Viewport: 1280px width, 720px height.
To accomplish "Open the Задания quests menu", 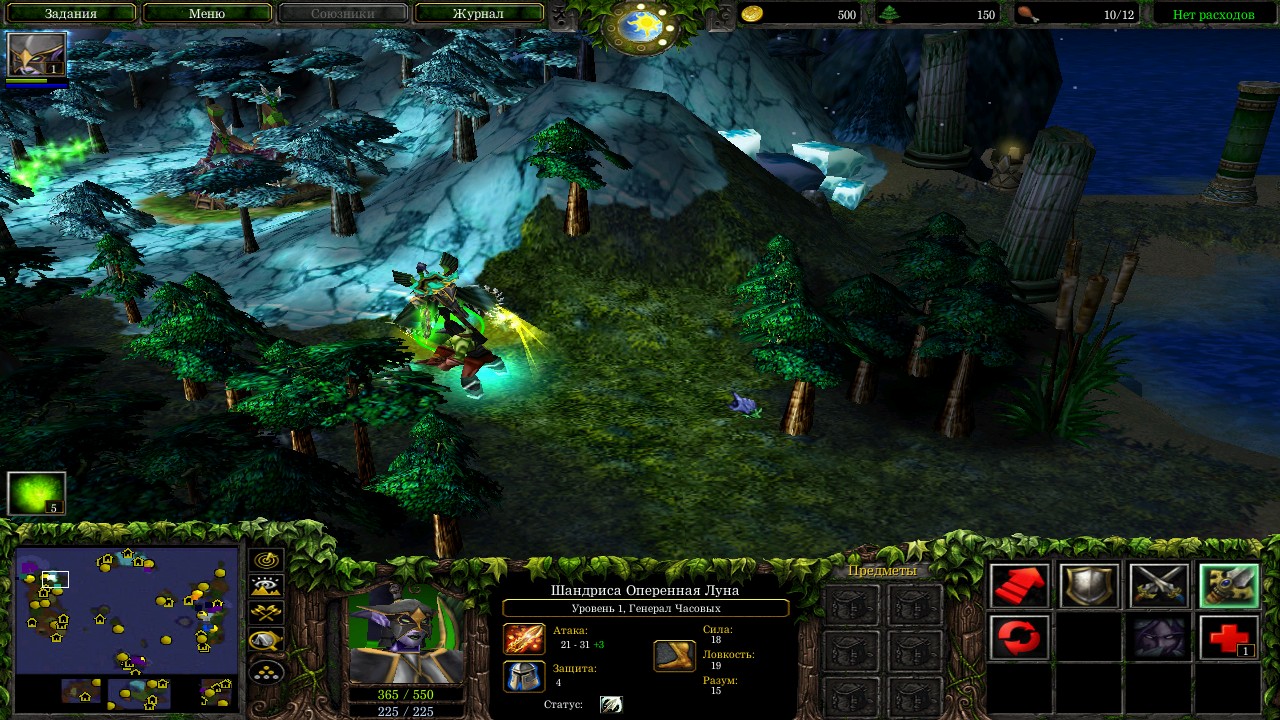I will [71, 14].
